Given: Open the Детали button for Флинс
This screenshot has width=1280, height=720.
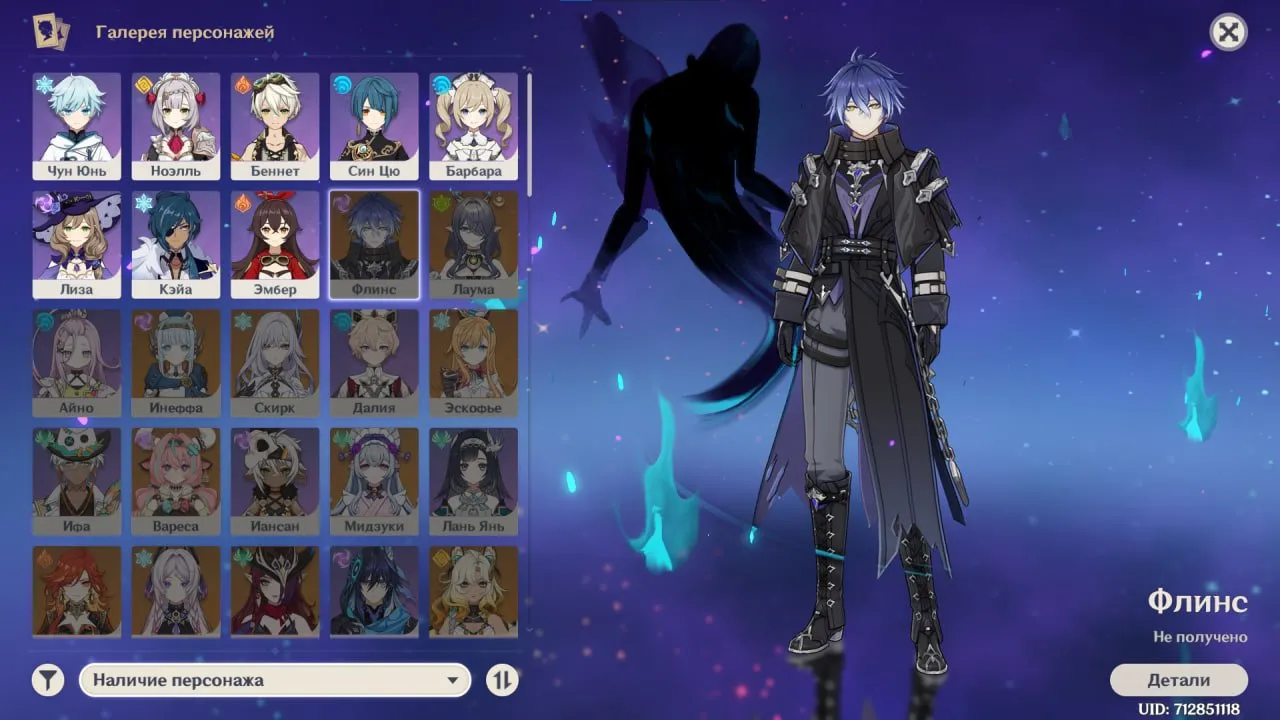Looking at the screenshot, I should tap(1178, 680).
